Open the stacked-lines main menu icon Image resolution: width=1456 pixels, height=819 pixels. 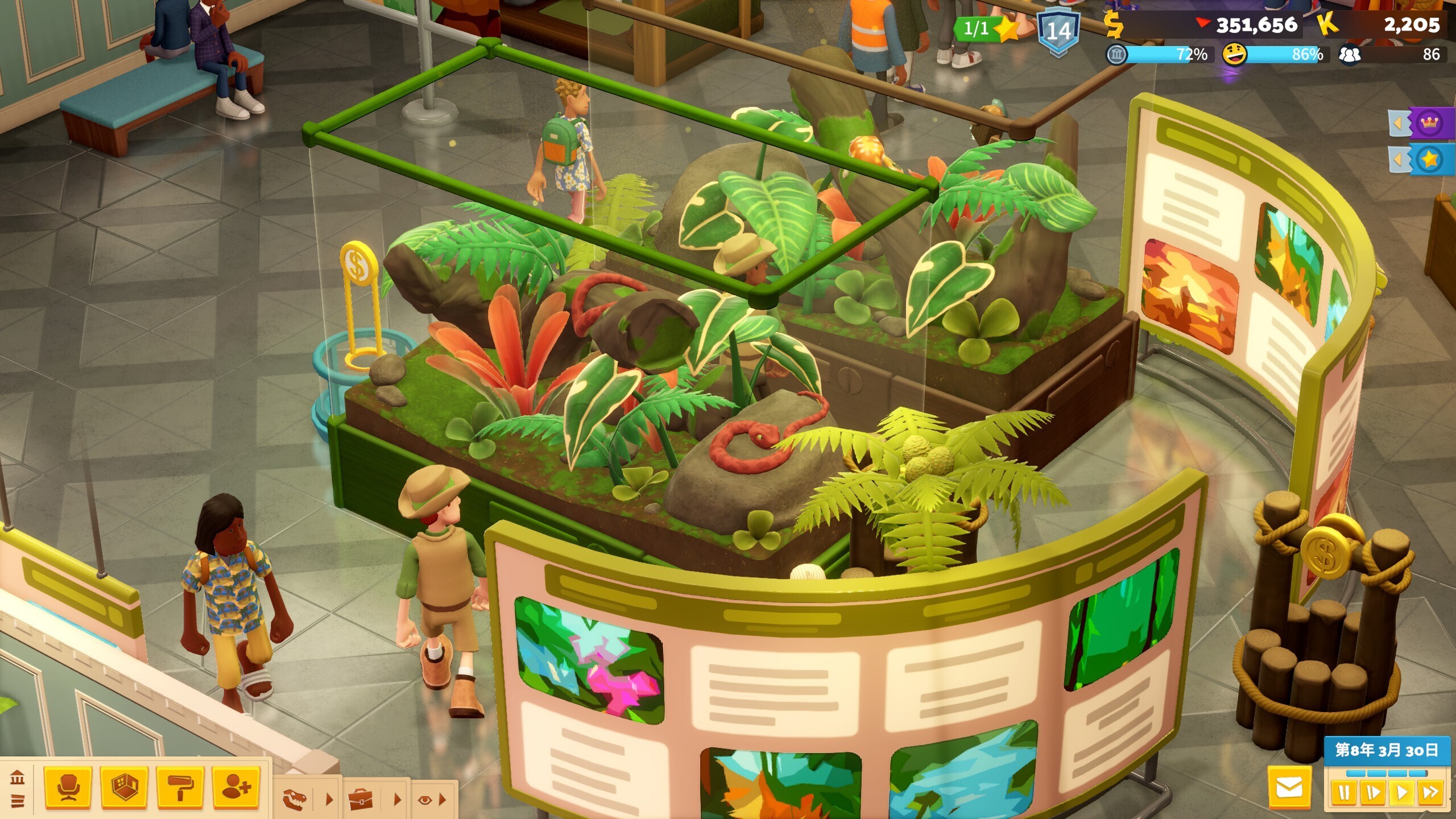tap(17, 801)
